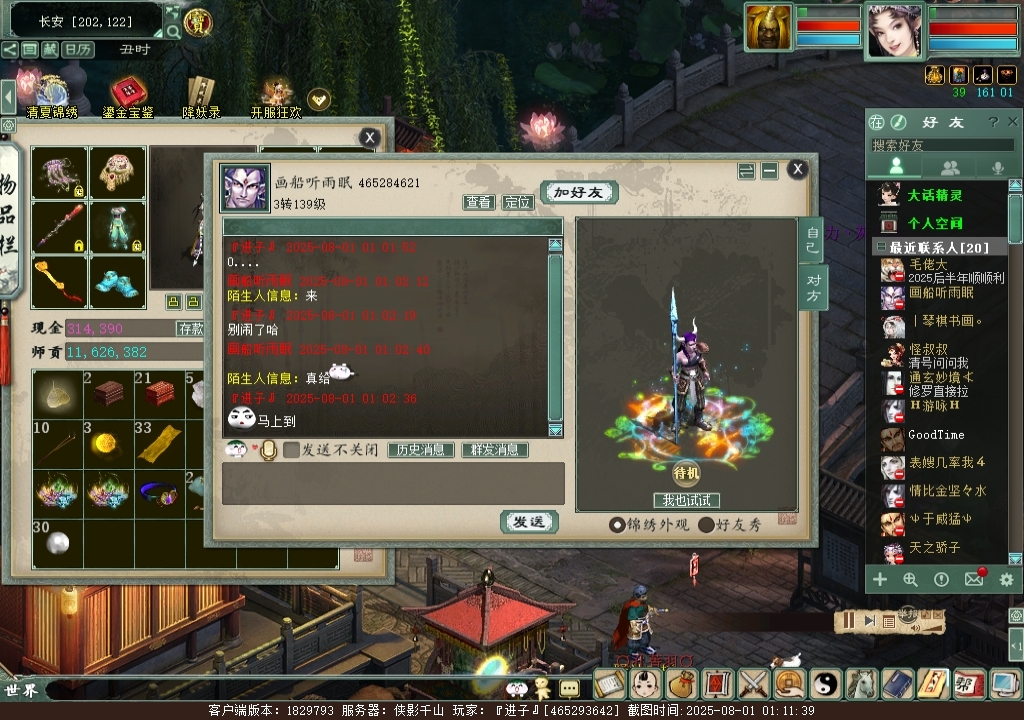Open the 鎏金宝鉴 event icon

[x=128, y=96]
